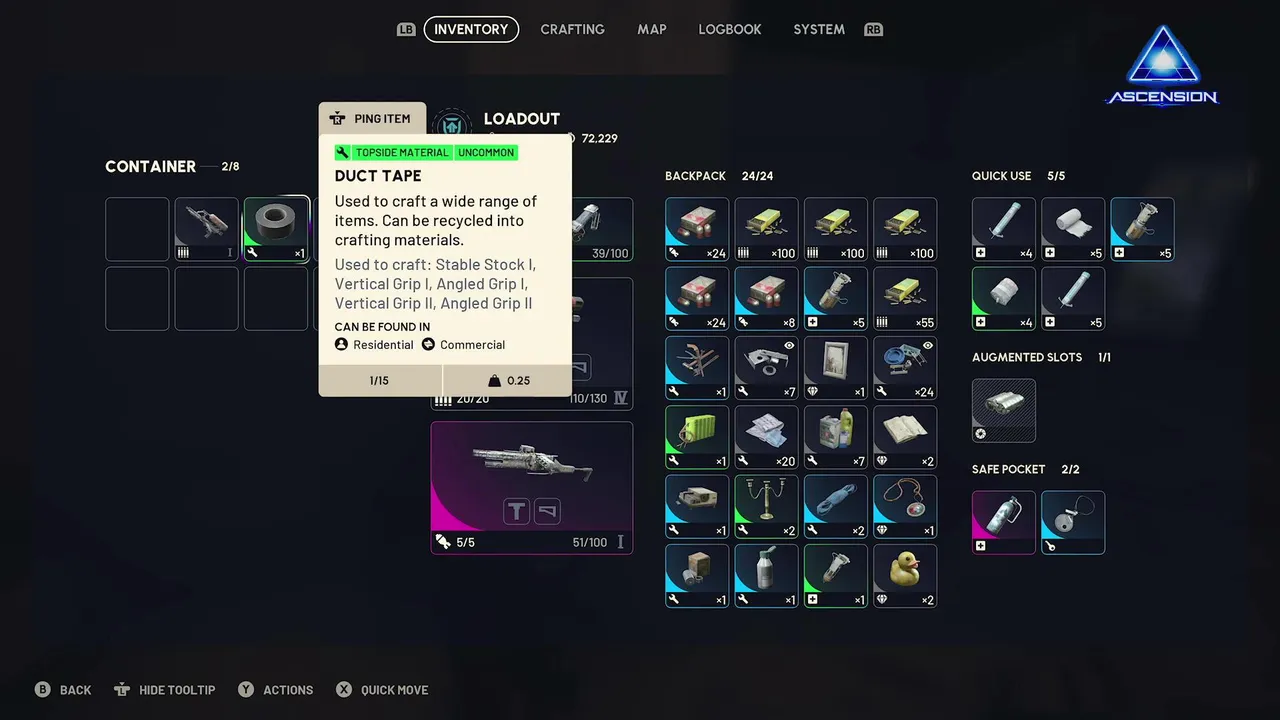1280x720 pixels.
Task: Select the magenta canister in Safe Pocket
Action: click(x=1004, y=522)
